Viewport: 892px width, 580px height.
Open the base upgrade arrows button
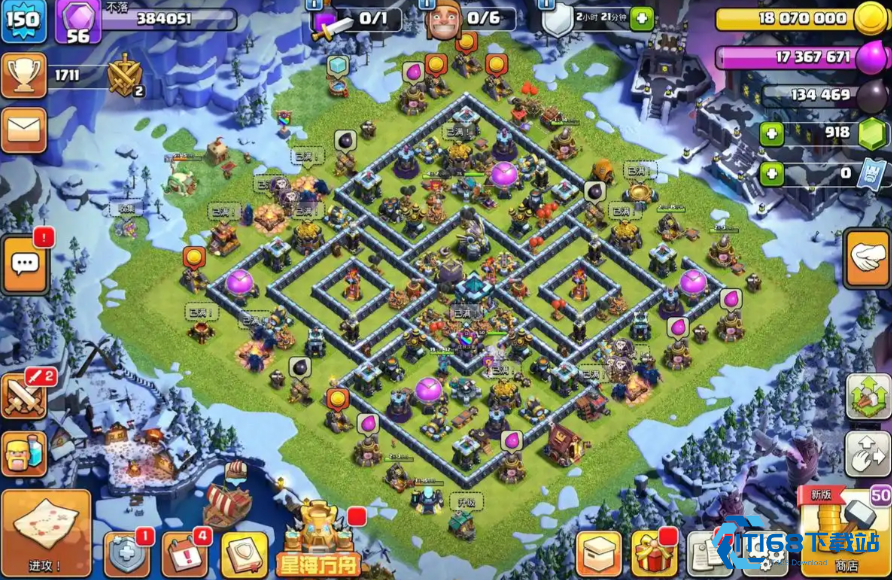866,397
